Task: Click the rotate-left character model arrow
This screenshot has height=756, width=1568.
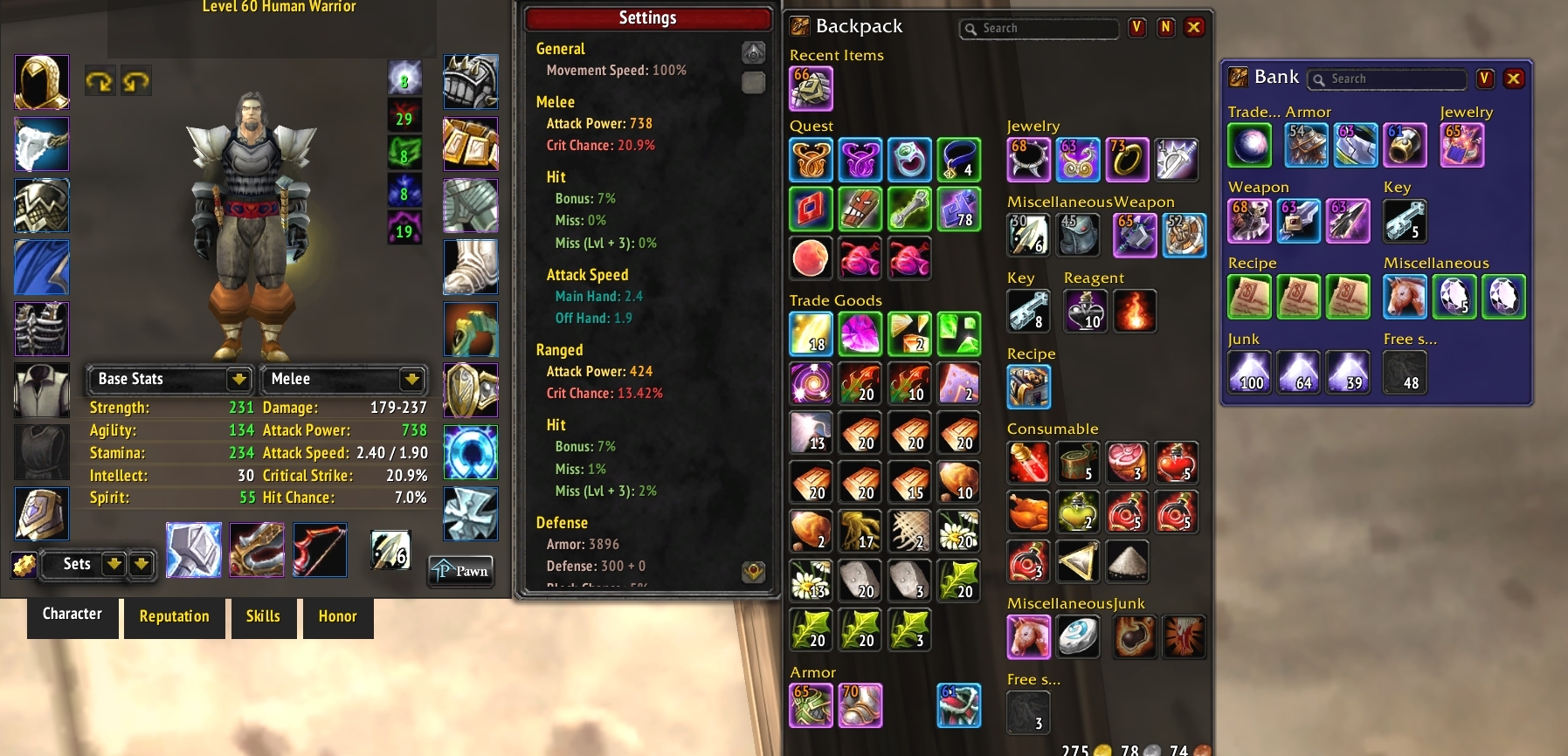Action: tap(100, 79)
